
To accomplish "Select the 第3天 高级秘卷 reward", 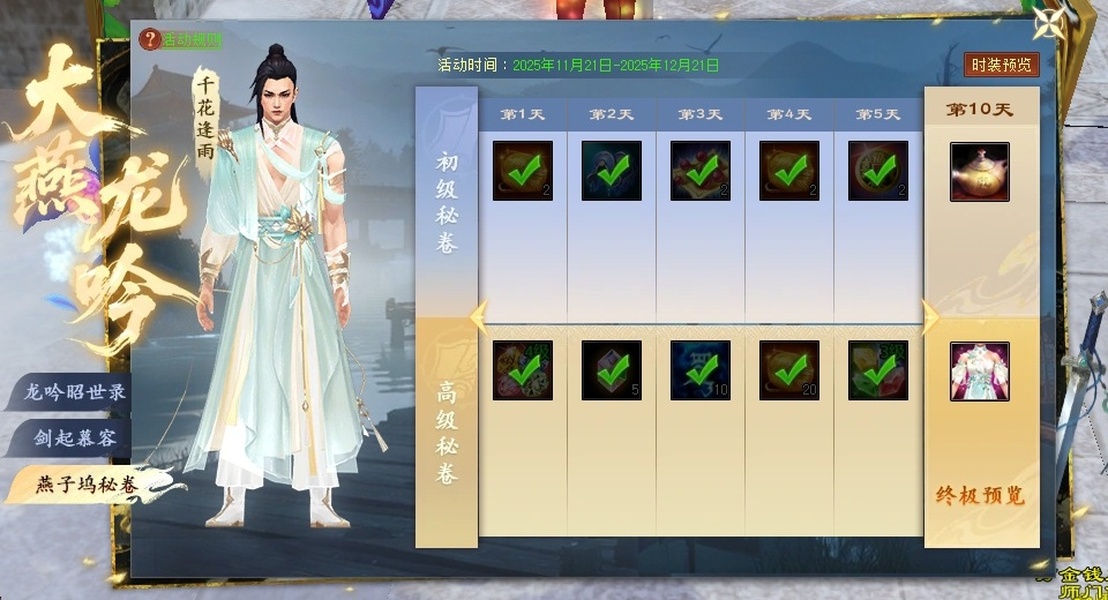I will click(x=700, y=370).
